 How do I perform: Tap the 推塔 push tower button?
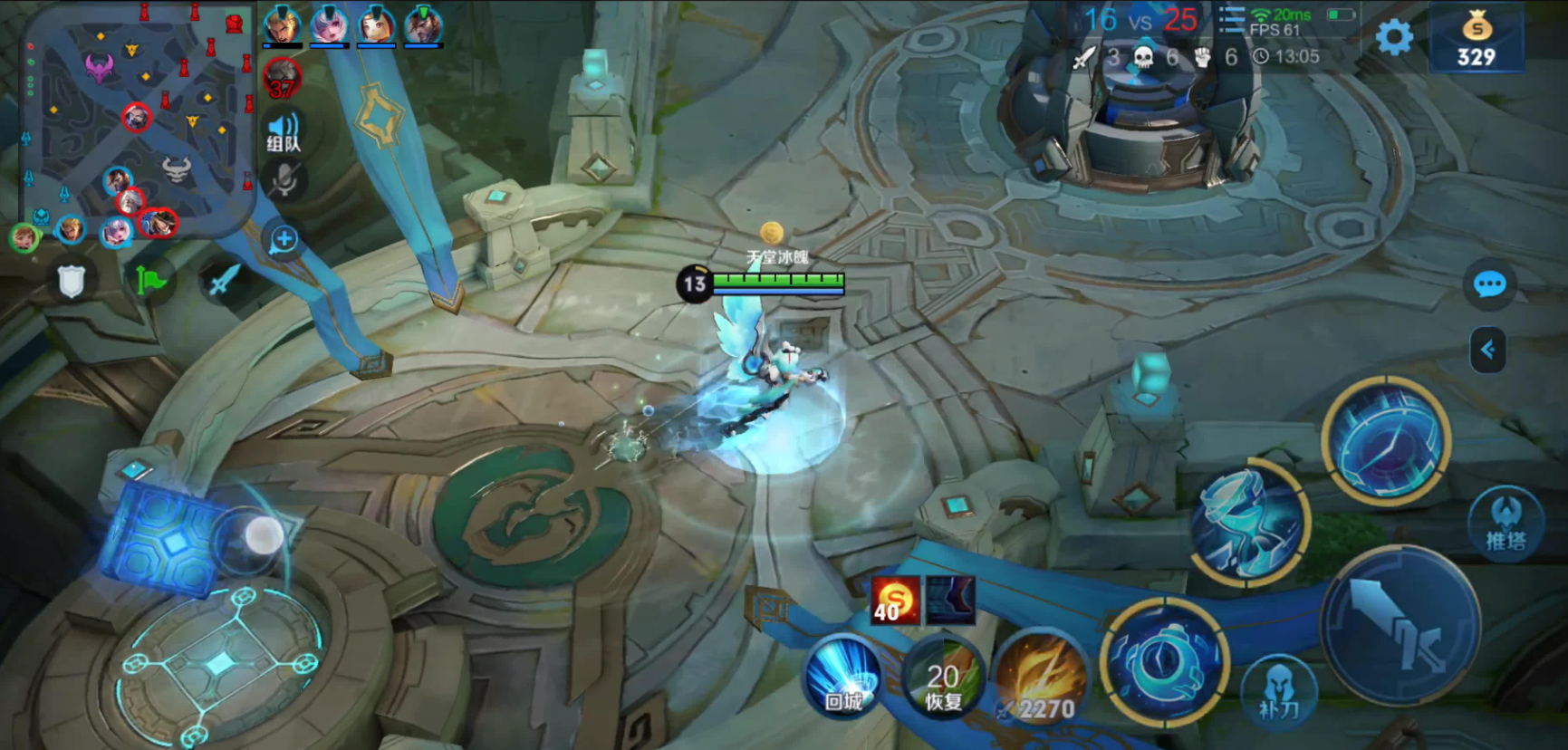click(1505, 523)
